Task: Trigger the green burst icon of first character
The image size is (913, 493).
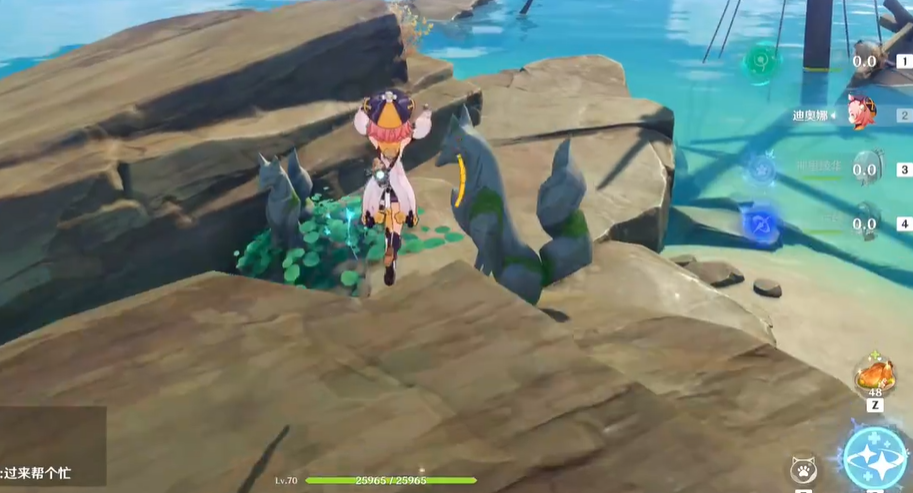Action: tap(762, 62)
